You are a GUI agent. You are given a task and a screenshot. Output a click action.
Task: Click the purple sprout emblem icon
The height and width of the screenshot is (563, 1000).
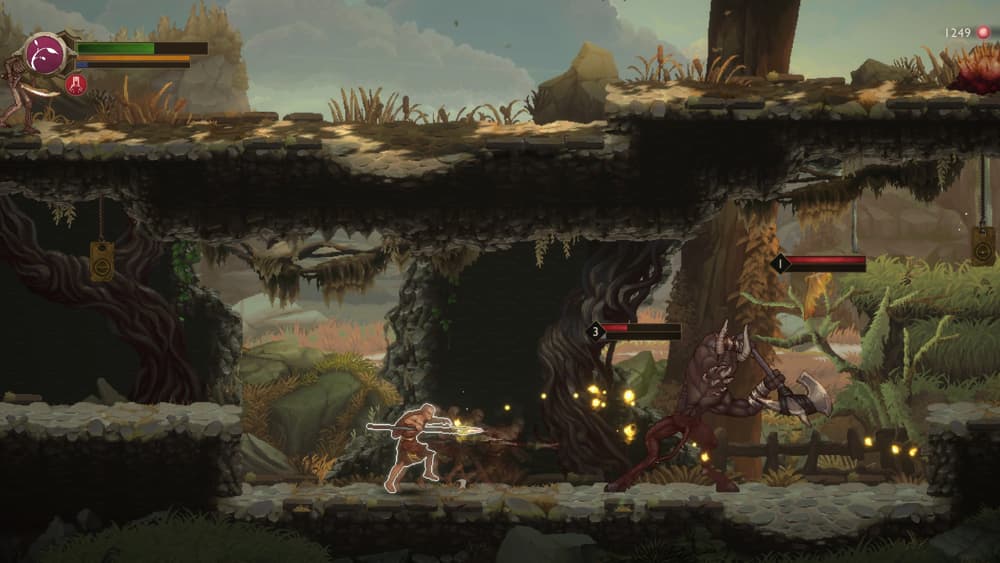tap(45, 53)
